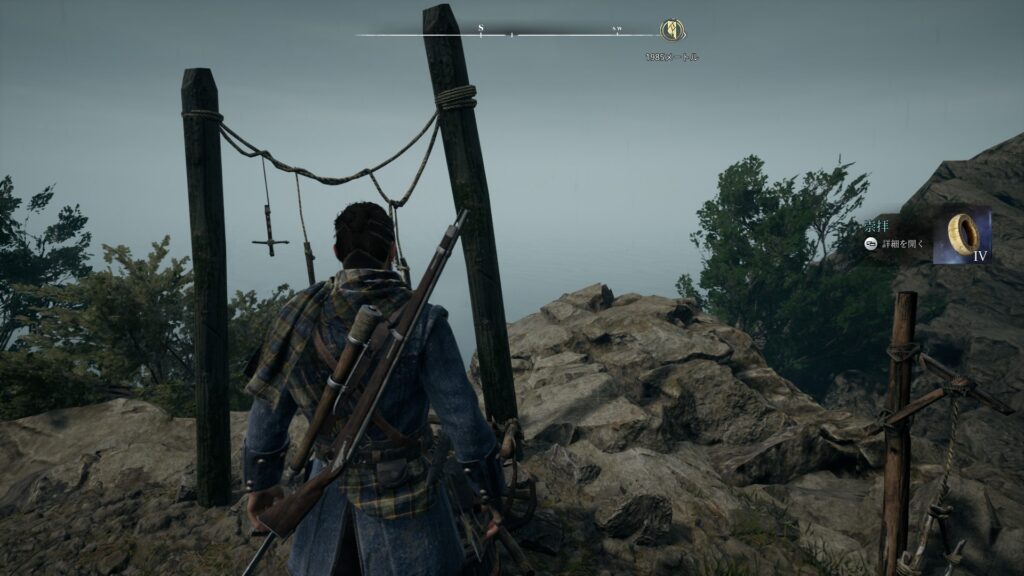The height and width of the screenshot is (576, 1024).
Task: Open the gold ring item notification thumbnail
Action: click(x=961, y=235)
